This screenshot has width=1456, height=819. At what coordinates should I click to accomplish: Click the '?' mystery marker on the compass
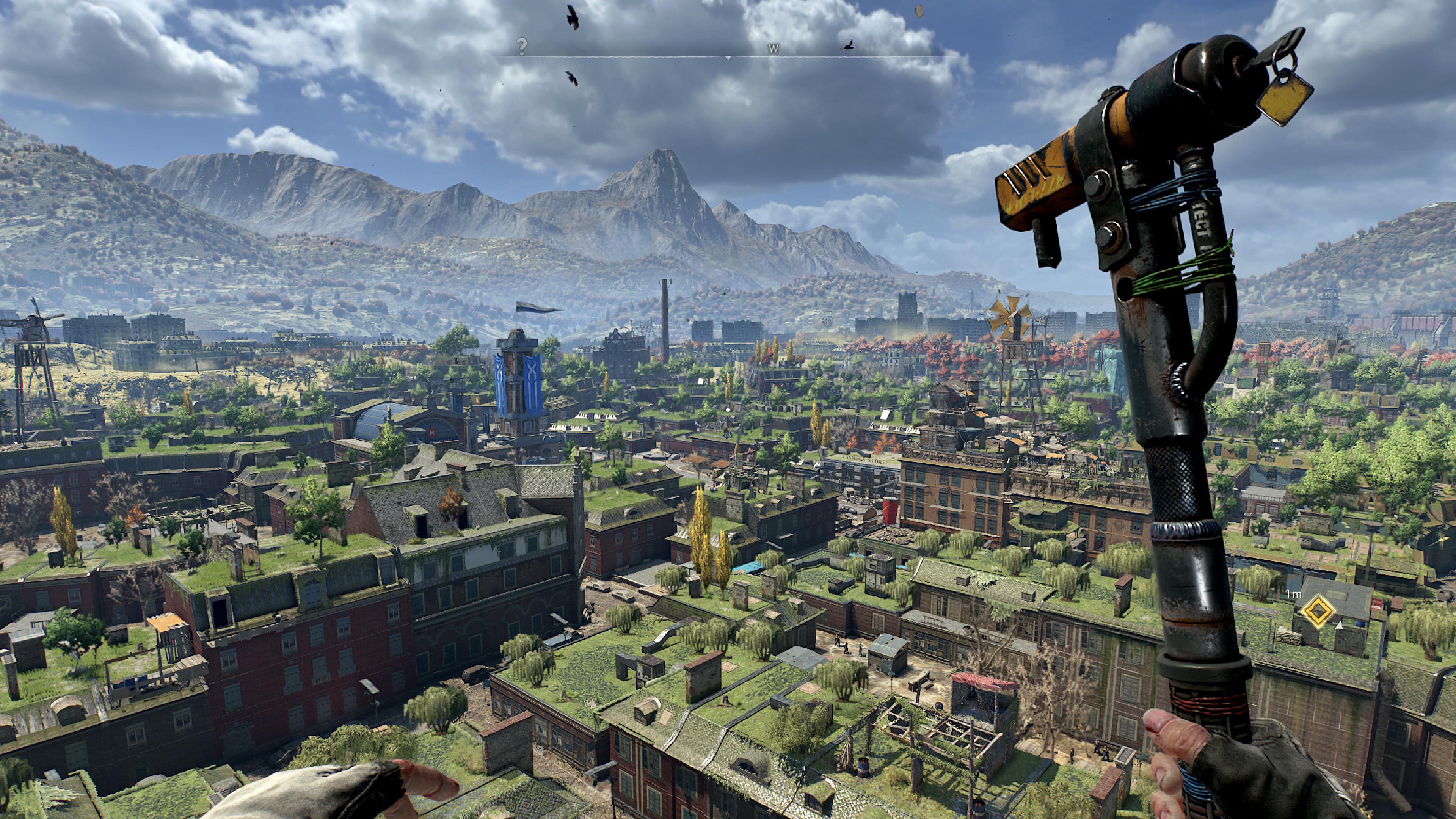522,47
